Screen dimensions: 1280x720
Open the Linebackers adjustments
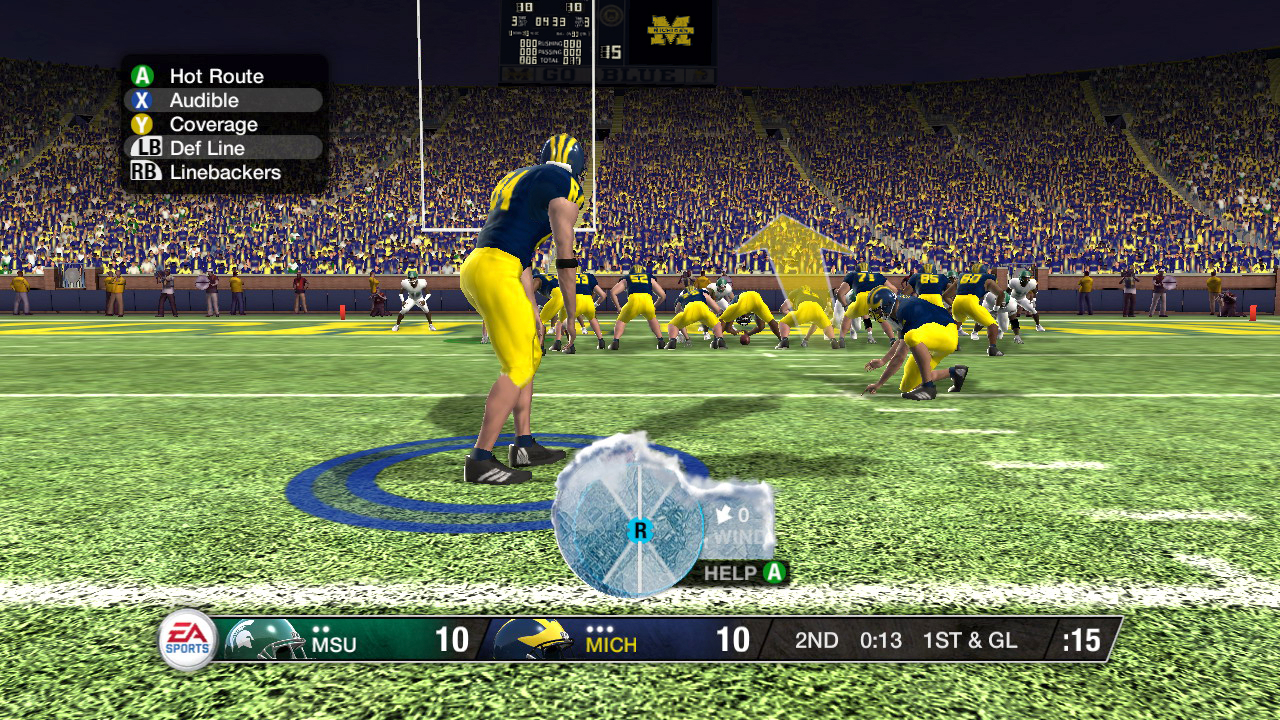pos(224,172)
